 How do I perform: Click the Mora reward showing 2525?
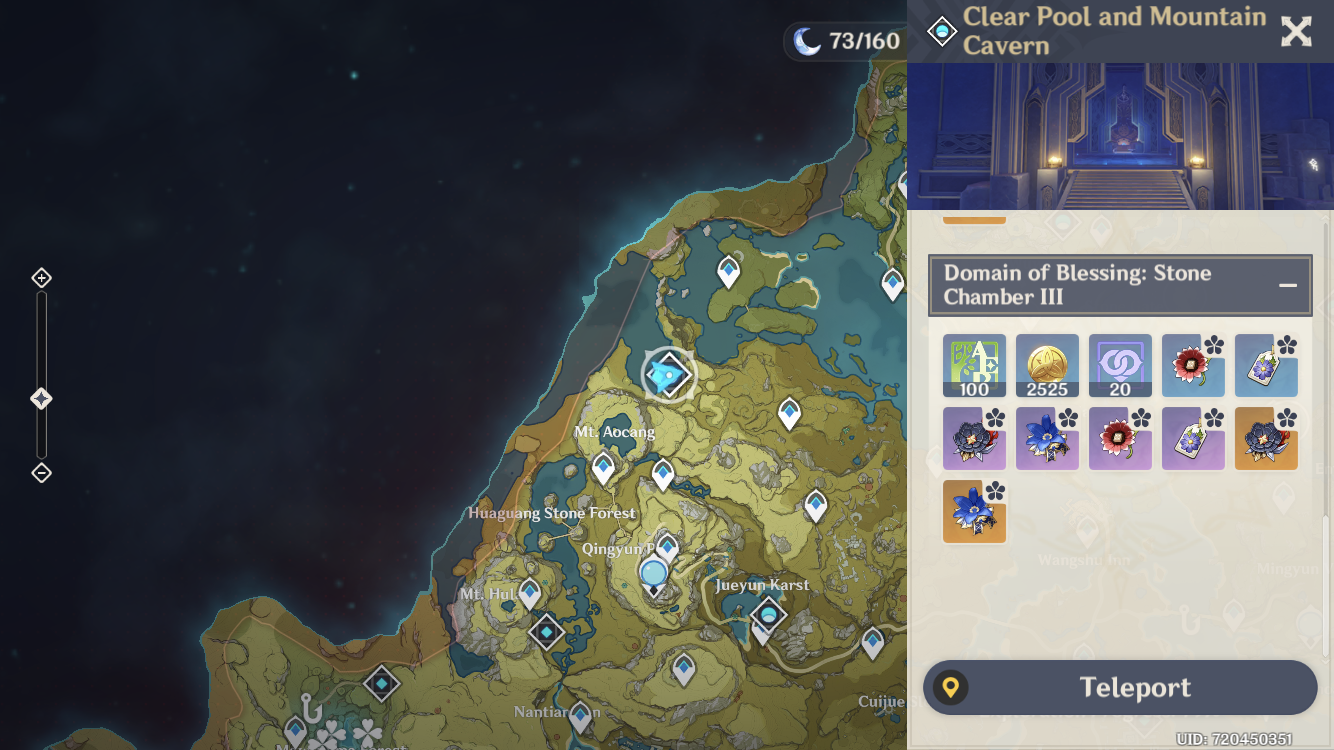pyautogui.click(x=1047, y=365)
